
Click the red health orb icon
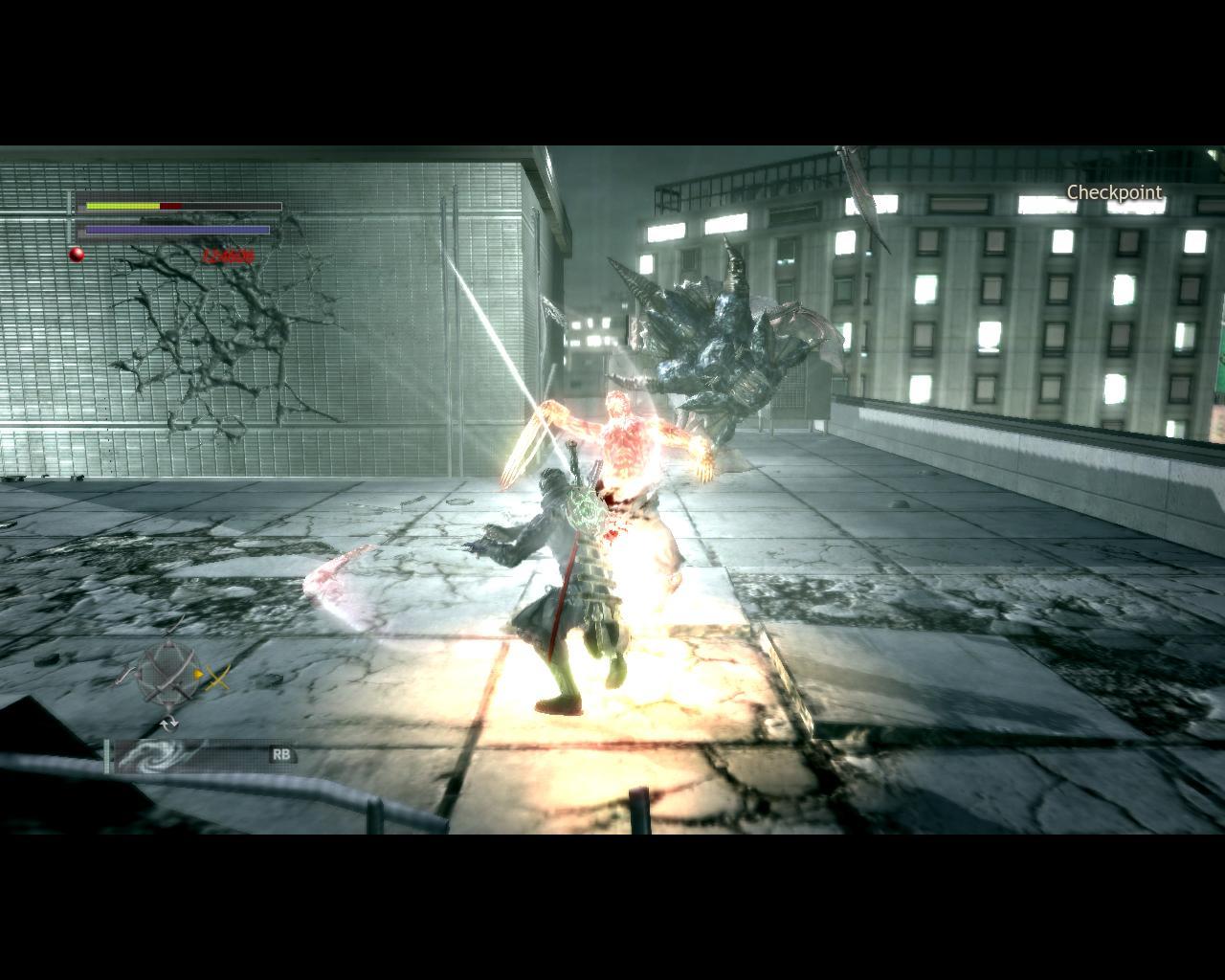75,254
